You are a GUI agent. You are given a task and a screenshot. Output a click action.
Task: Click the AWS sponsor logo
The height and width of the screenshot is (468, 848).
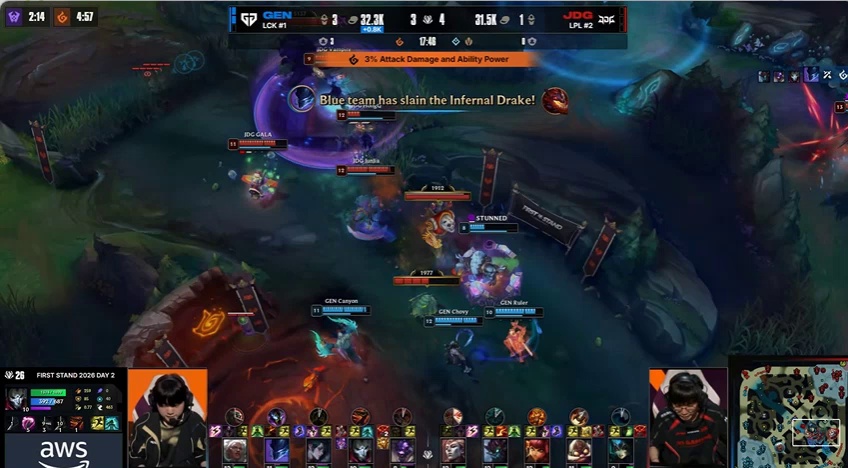coord(63,451)
